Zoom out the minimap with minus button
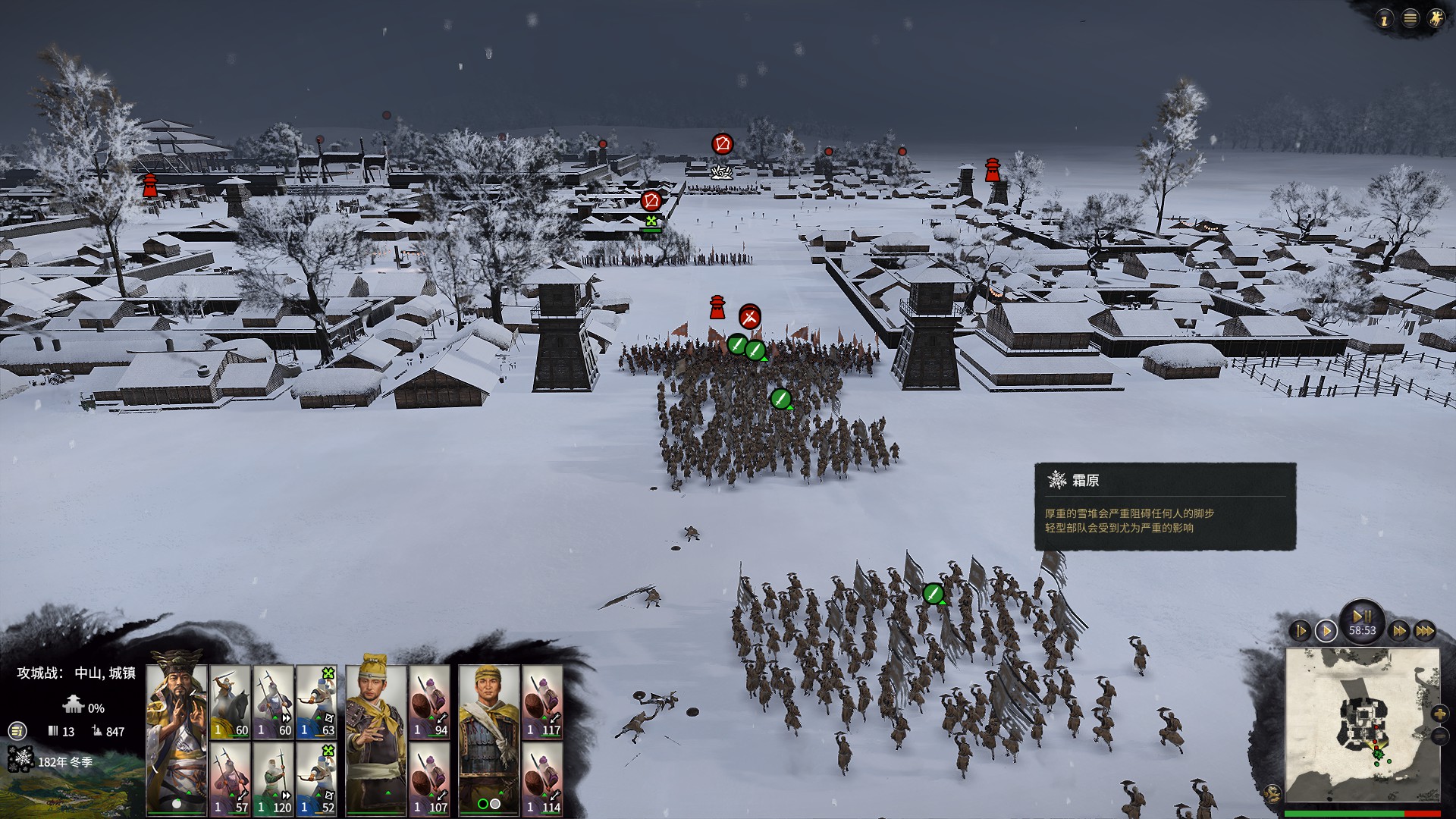Viewport: 1456px width, 819px height. (1439, 736)
